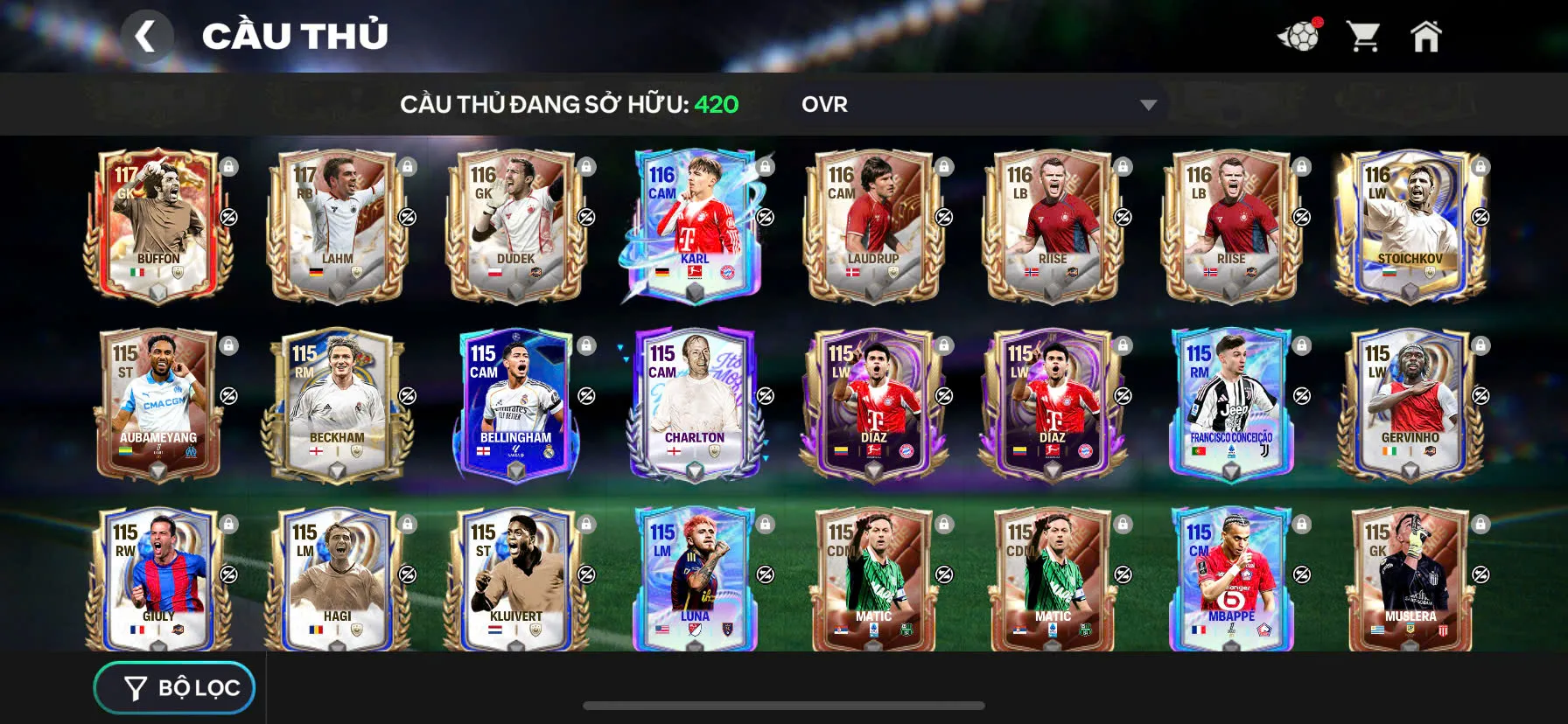1568x724 pixels.
Task: Toggle the lock on Dudek's card
Action: click(x=586, y=166)
